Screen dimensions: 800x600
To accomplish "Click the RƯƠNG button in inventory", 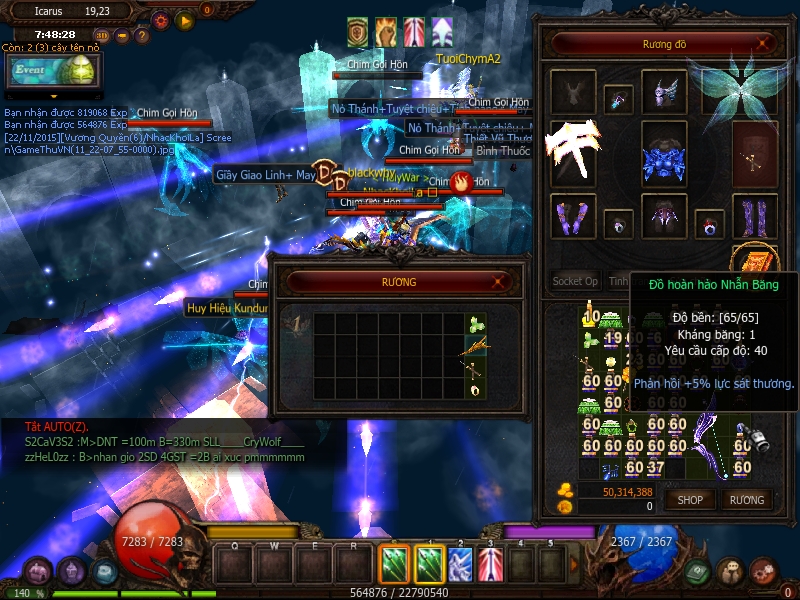I will click(x=746, y=499).
